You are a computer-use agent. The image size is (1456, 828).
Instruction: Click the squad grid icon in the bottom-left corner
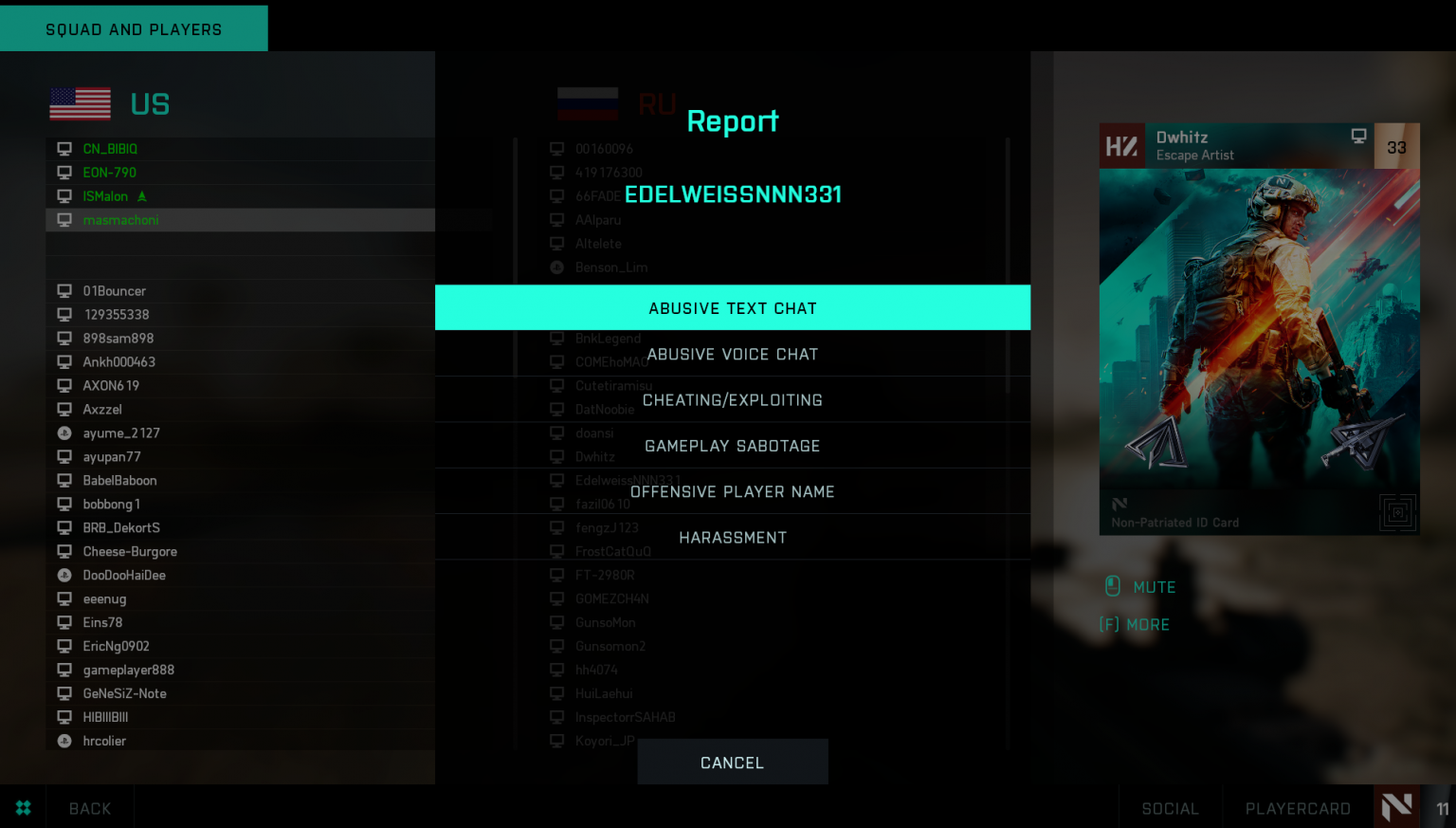[x=24, y=807]
